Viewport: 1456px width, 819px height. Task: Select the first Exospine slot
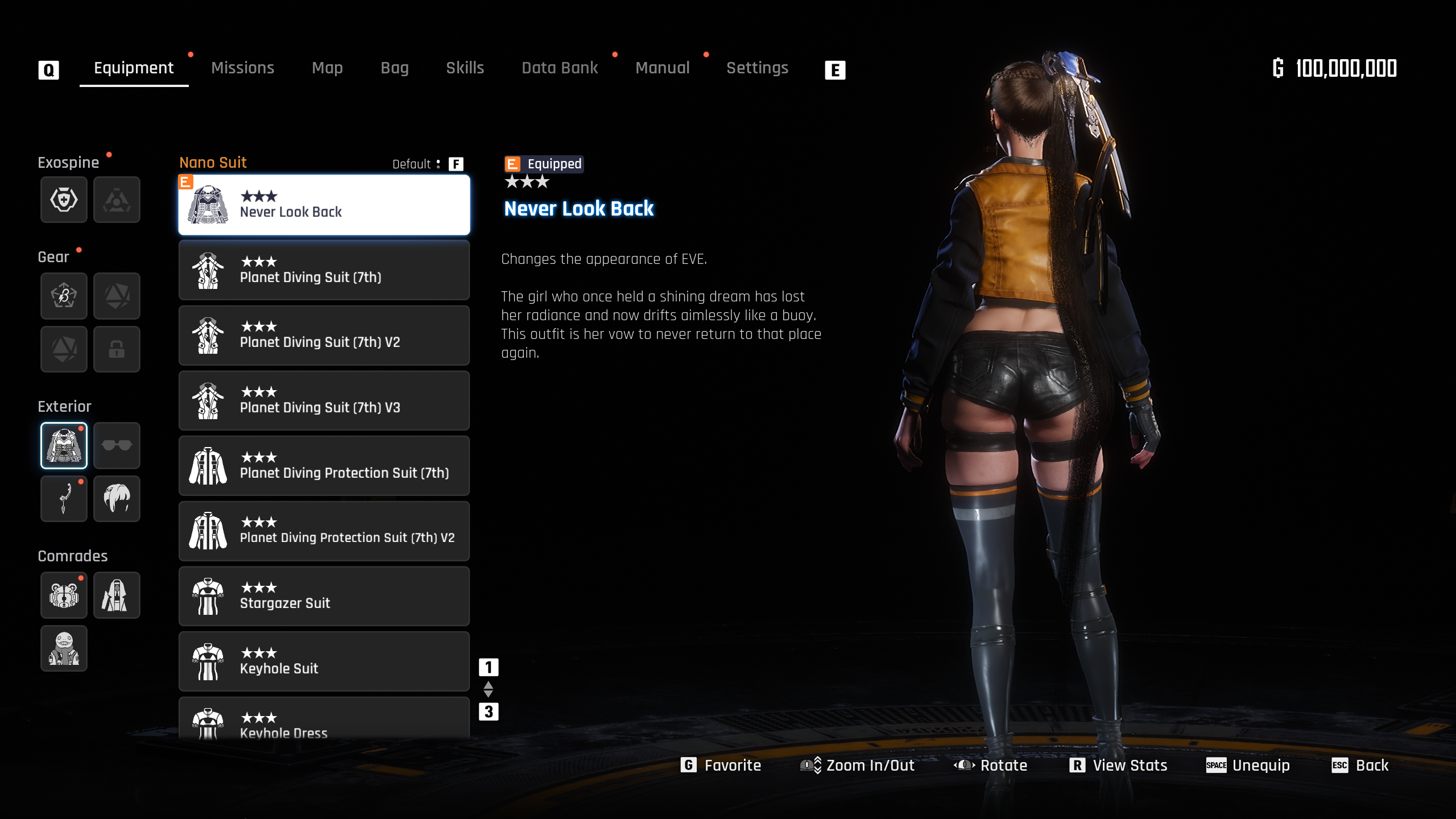(x=64, y=200)
